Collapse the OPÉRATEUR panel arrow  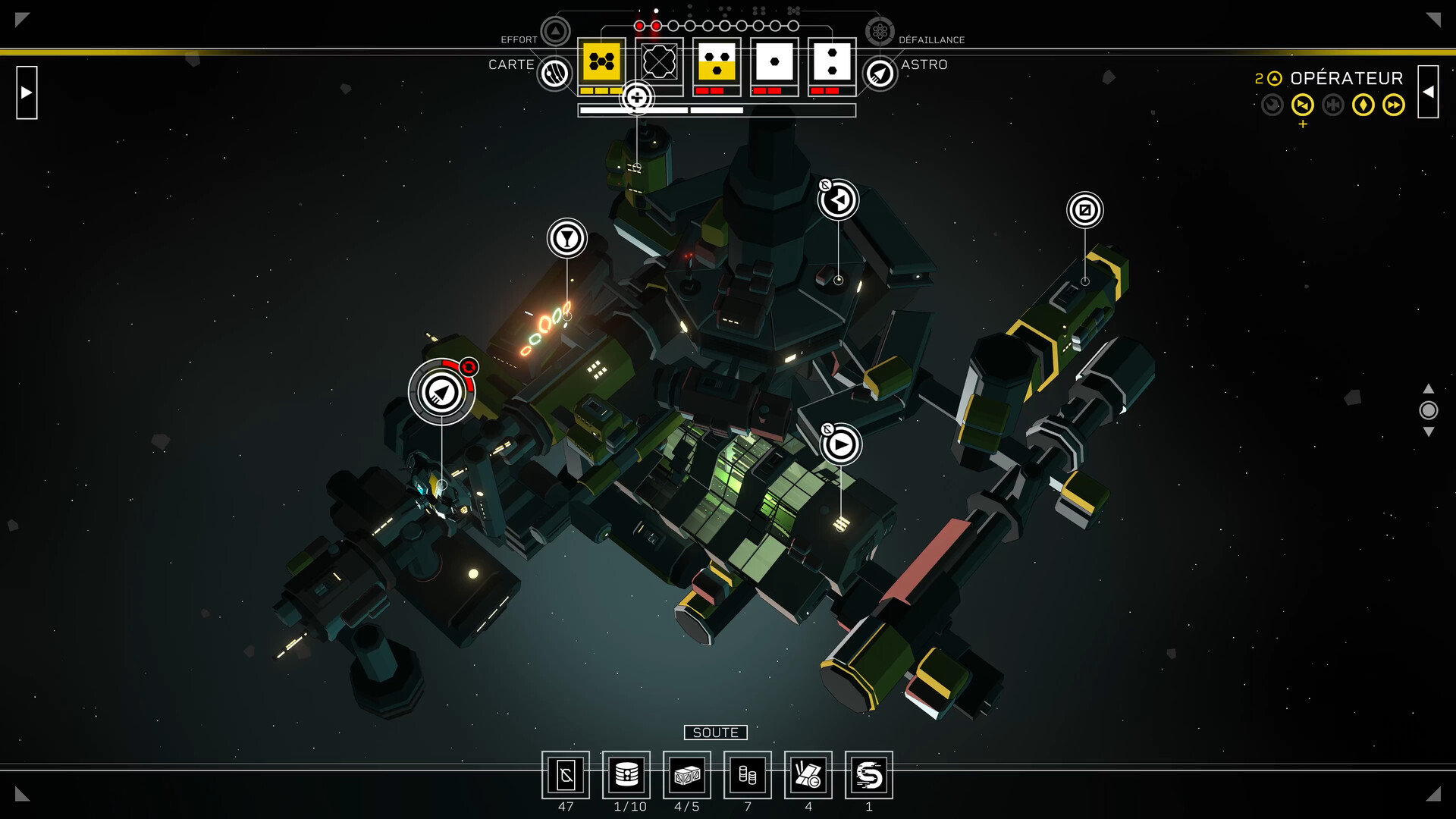point(1428,92)
